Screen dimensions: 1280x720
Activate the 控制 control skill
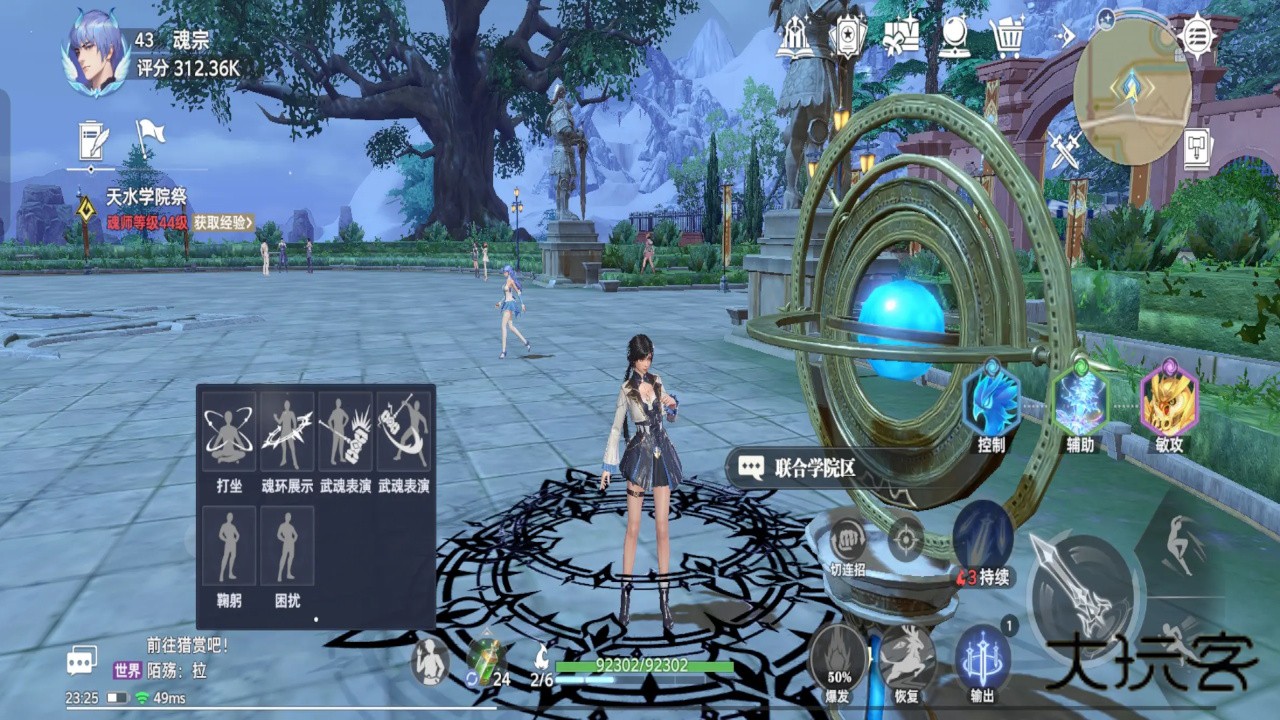(991, 403)
